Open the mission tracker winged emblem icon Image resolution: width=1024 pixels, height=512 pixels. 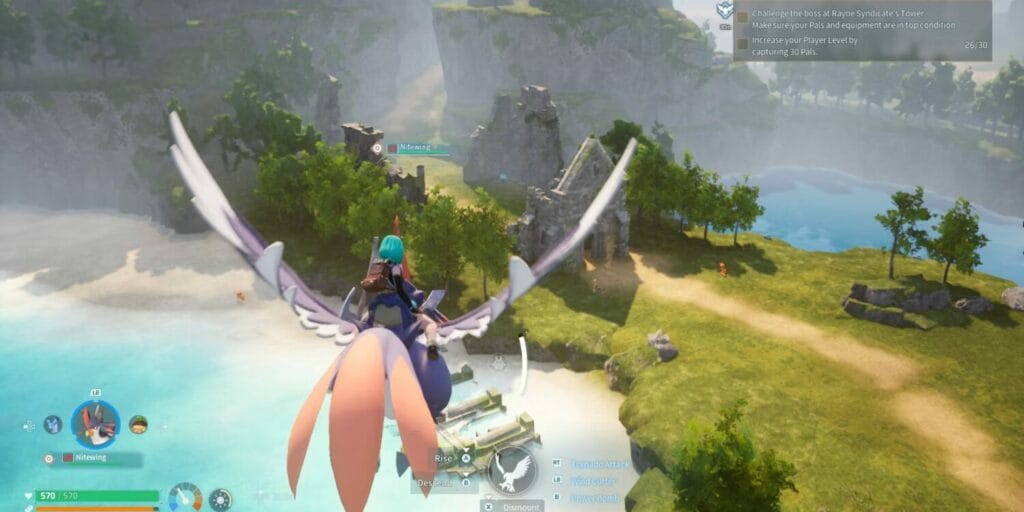tap(724, 11)
